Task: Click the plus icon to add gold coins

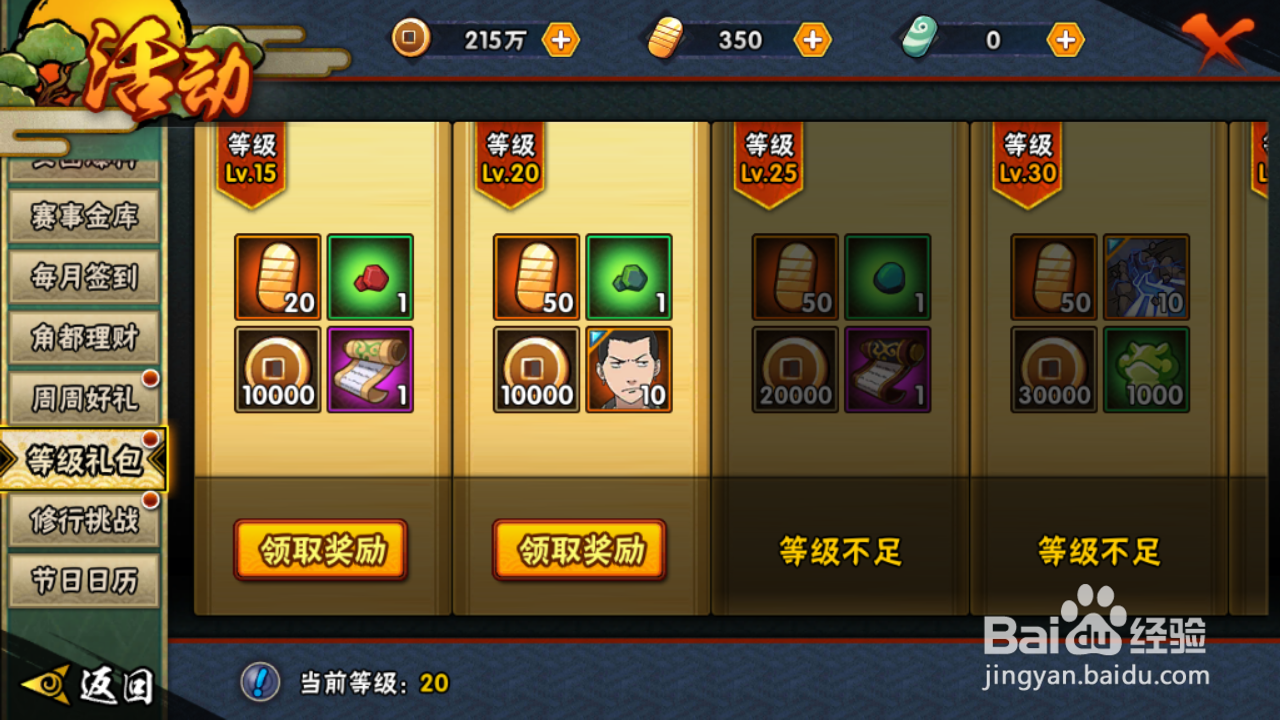Action: 560,40
